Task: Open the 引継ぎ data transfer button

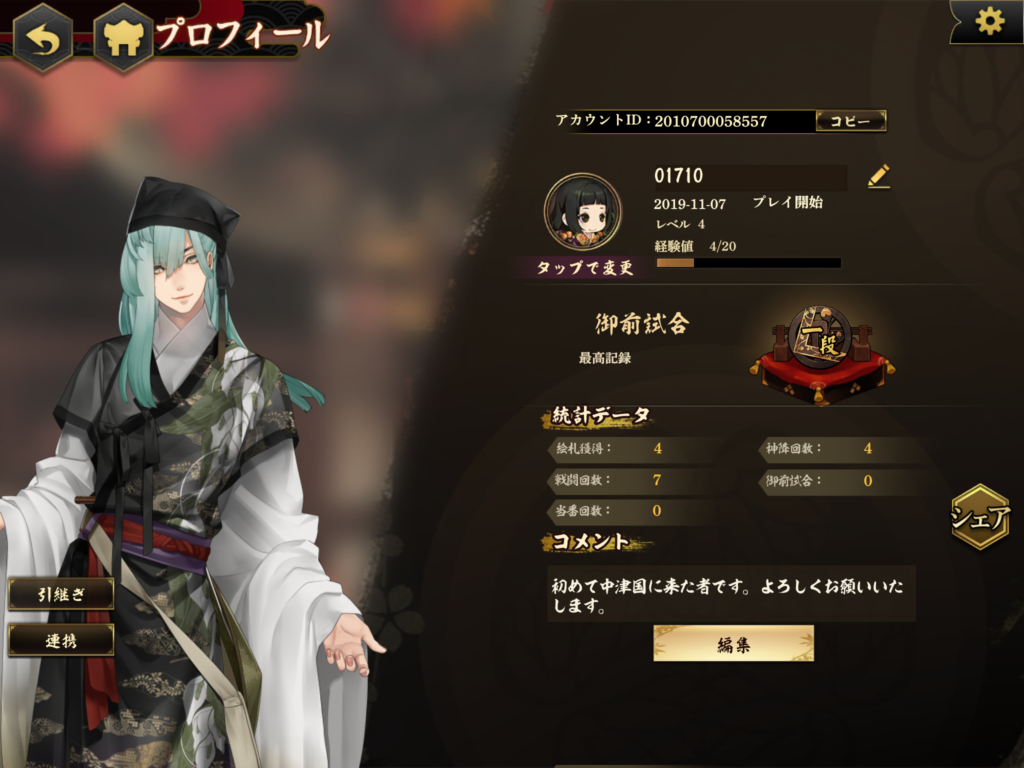Action: [x=61, y=594]
